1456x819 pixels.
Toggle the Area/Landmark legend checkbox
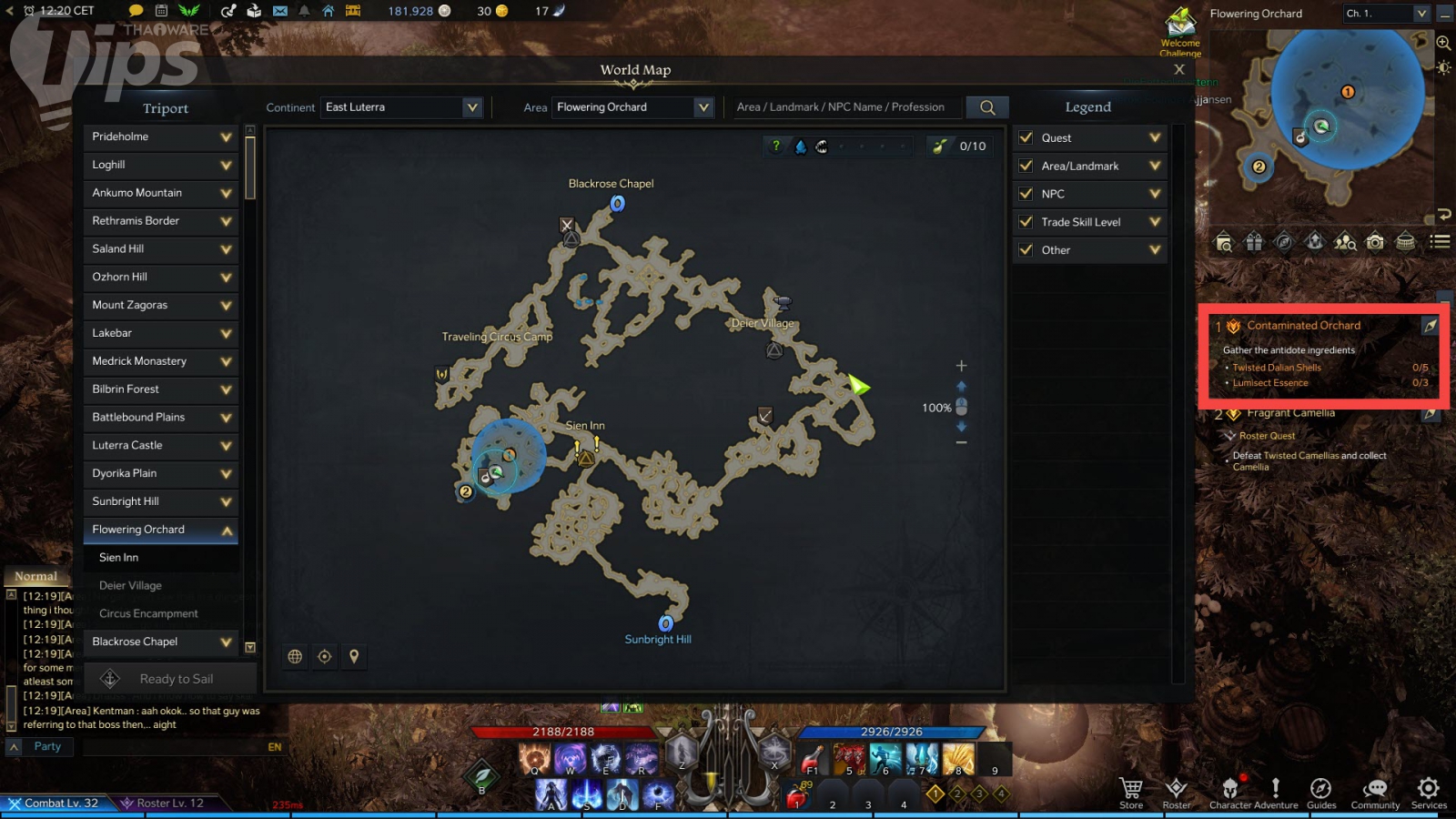tap(1026, 166)
